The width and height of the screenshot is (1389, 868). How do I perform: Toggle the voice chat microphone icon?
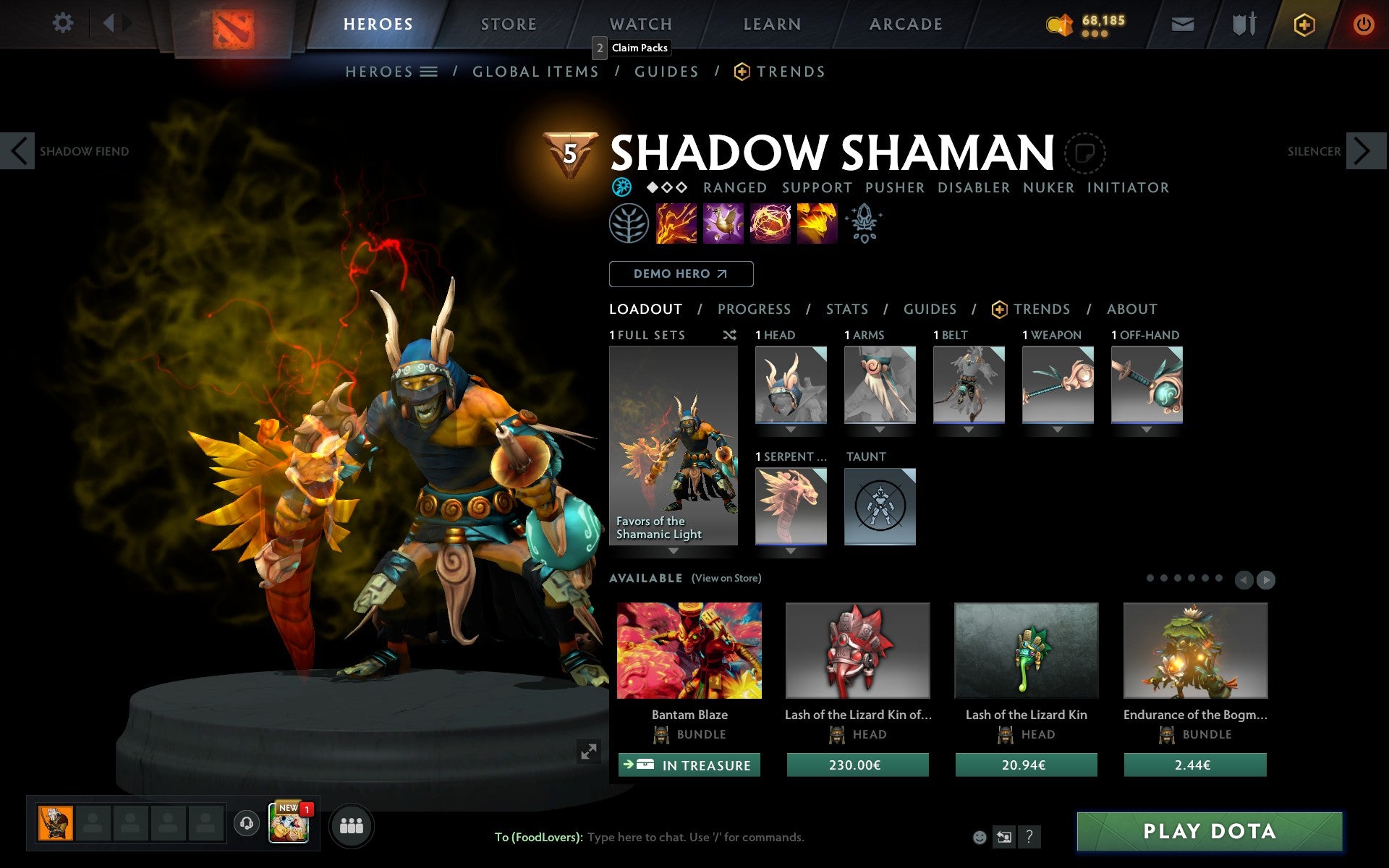(245, 823)
